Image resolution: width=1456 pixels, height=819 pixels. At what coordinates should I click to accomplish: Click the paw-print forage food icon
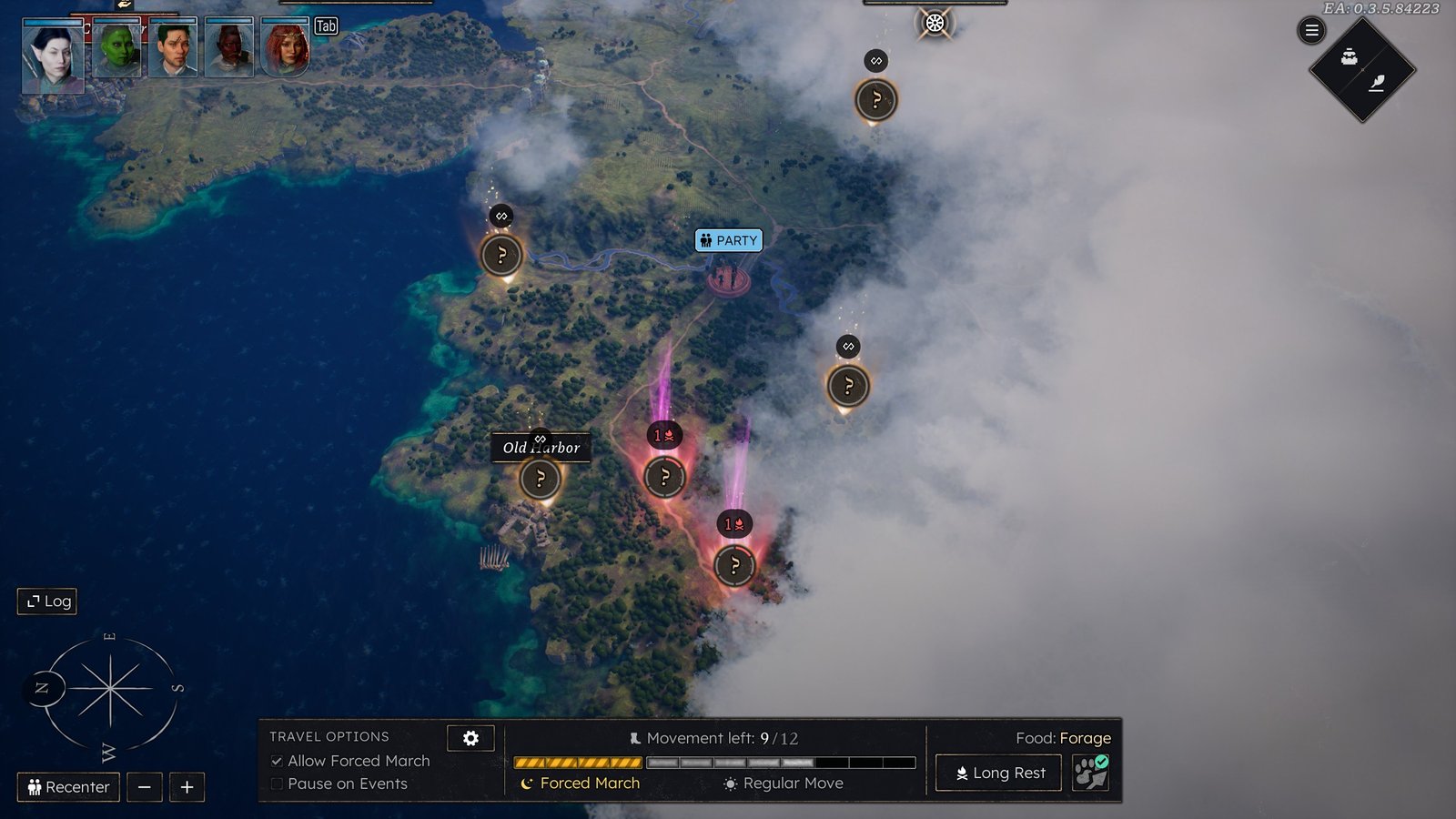1090,773
